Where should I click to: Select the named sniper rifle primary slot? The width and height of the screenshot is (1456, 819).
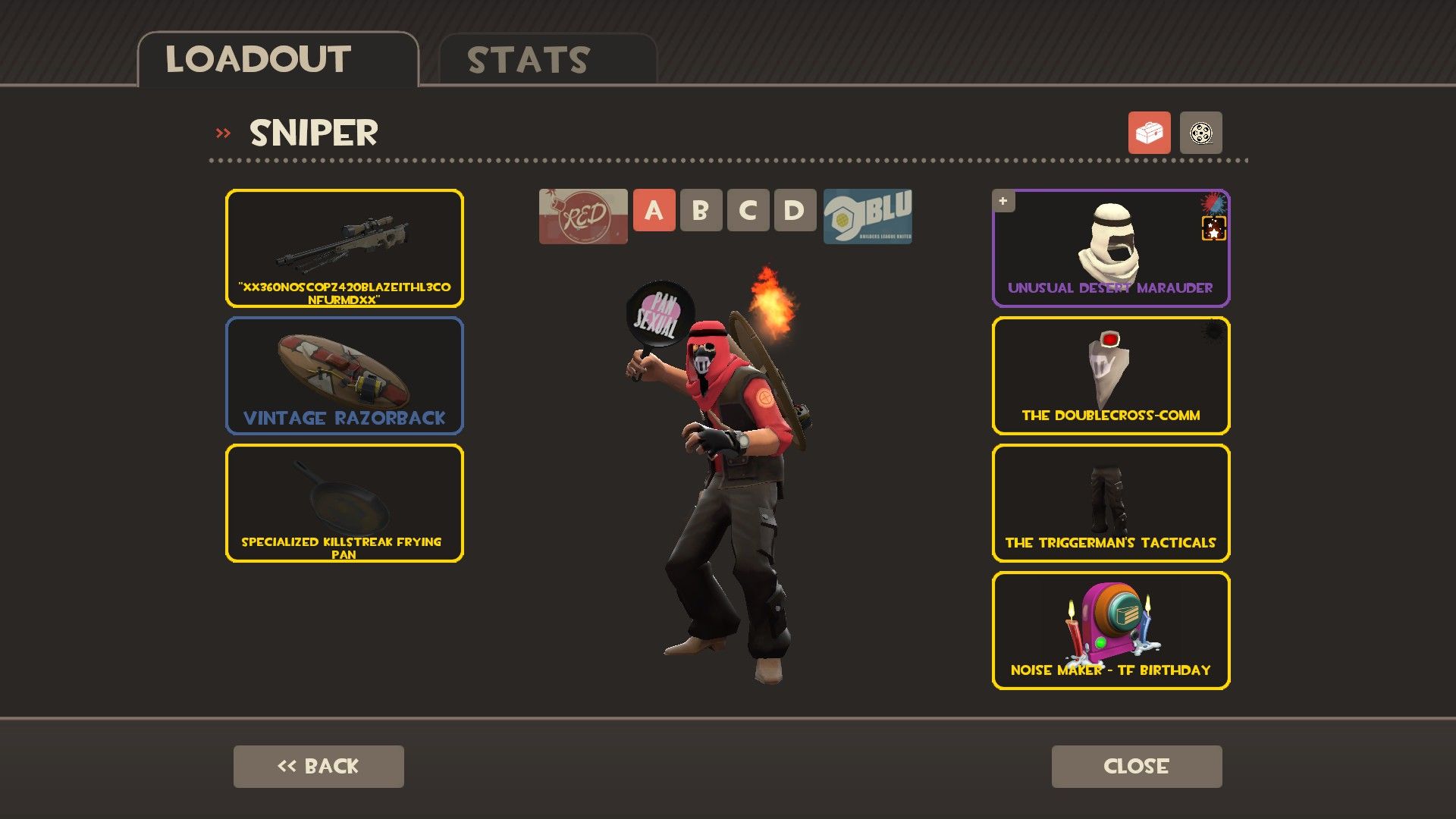click(344, 248)
